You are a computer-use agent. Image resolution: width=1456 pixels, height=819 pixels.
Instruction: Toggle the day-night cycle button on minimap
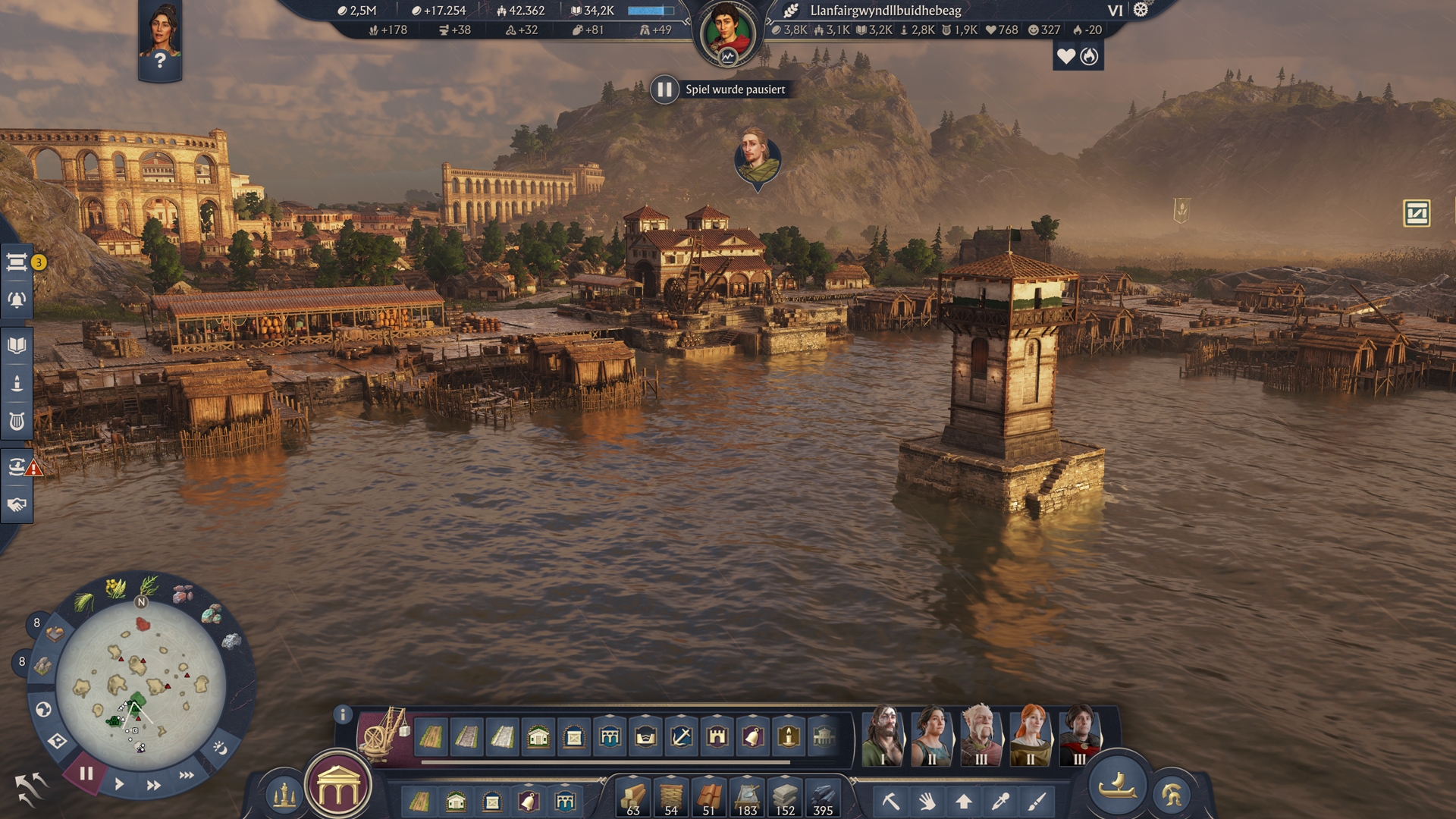tap(220, 748)
